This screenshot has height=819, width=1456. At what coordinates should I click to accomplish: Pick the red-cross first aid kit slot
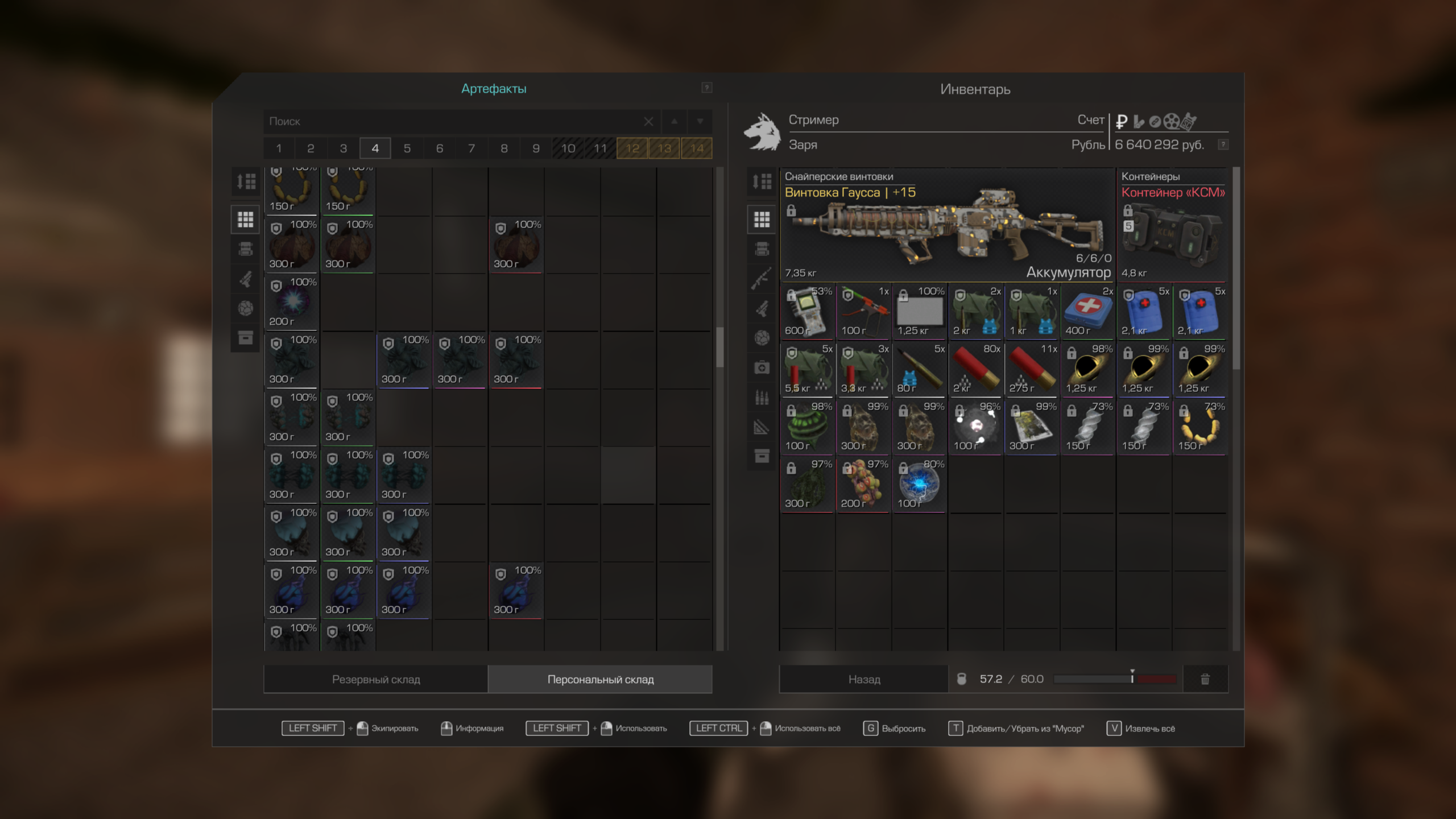point(1087,312)
